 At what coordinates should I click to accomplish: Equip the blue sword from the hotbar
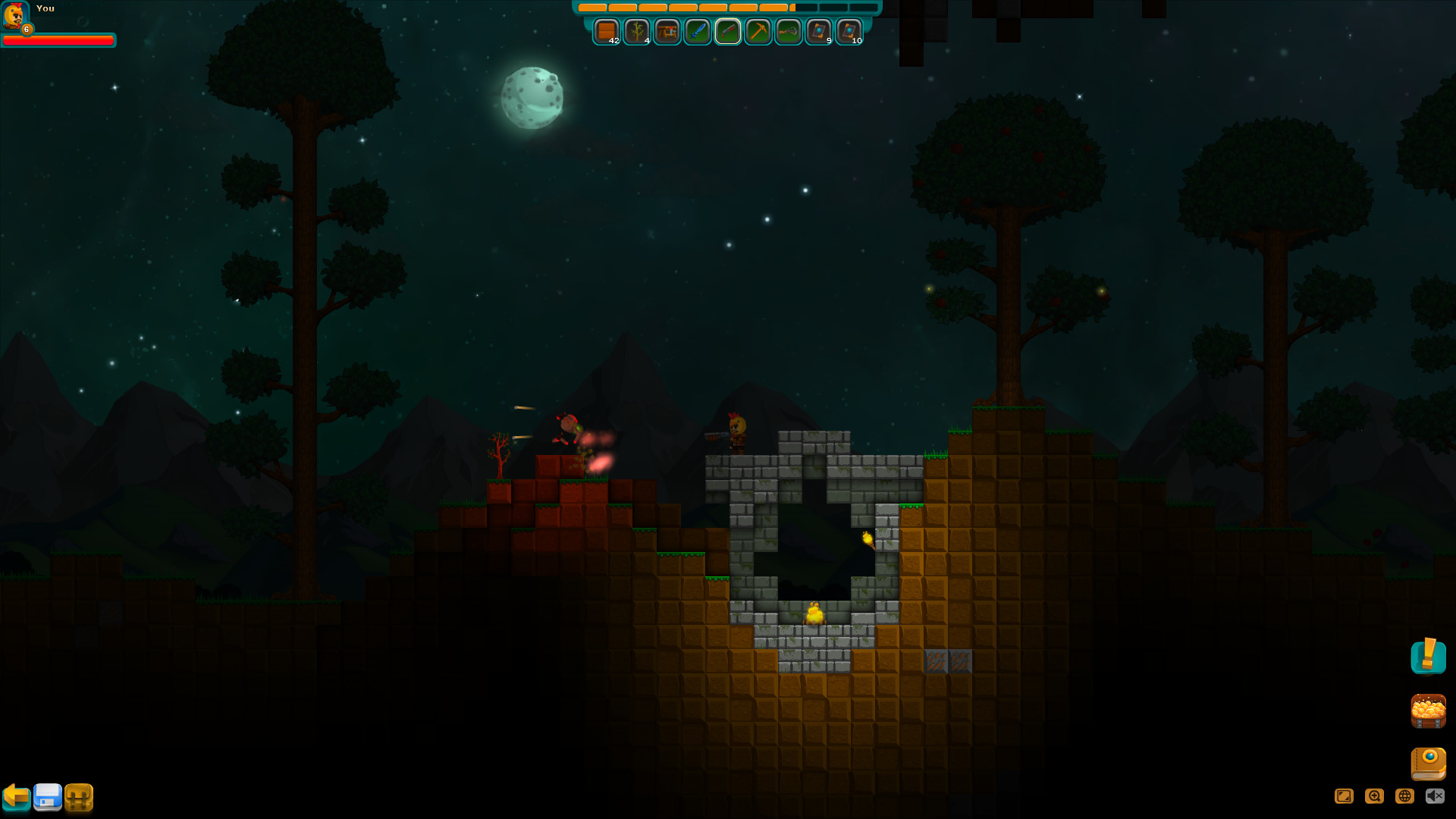tap(698, 32)
